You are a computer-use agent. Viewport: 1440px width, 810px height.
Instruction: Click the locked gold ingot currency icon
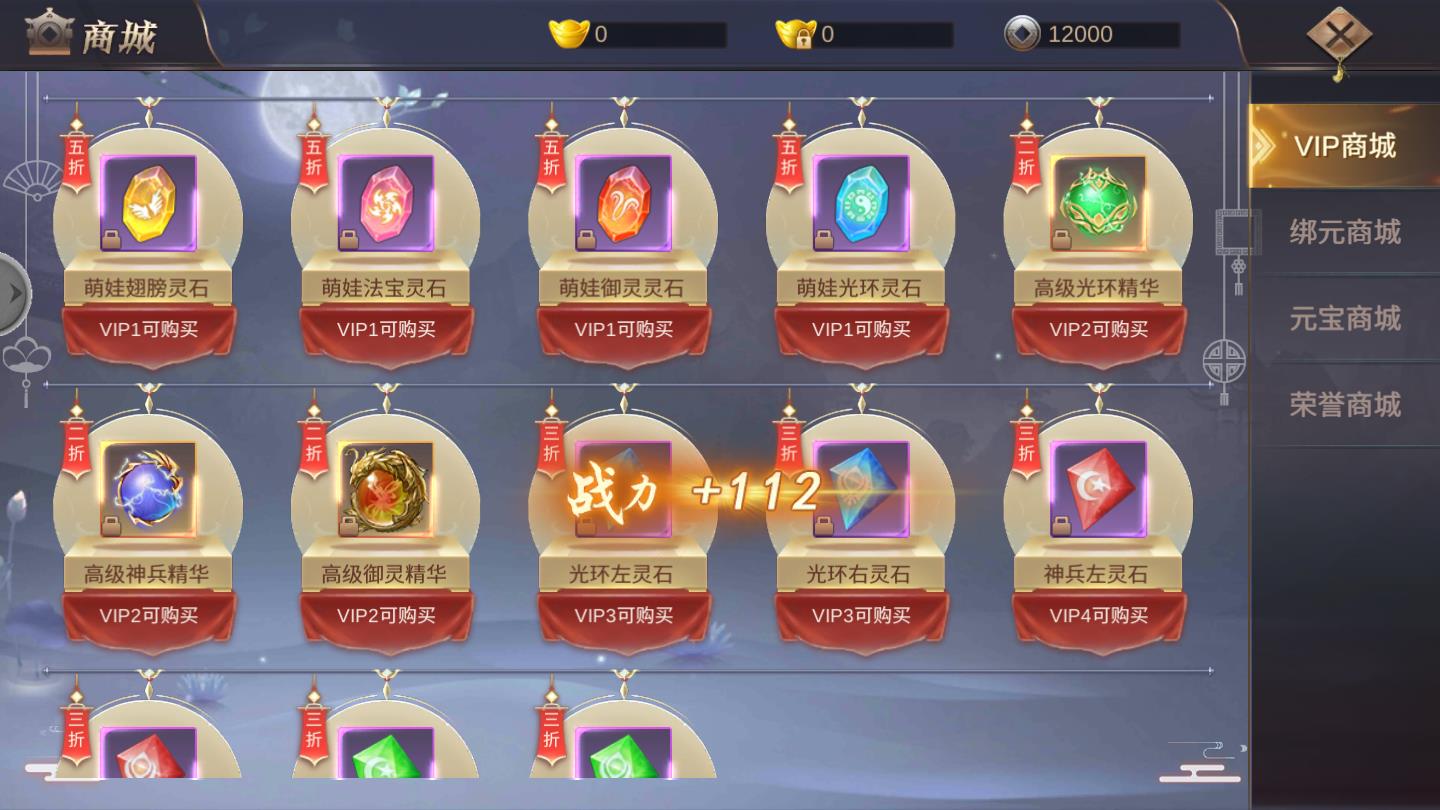(793, 32)
